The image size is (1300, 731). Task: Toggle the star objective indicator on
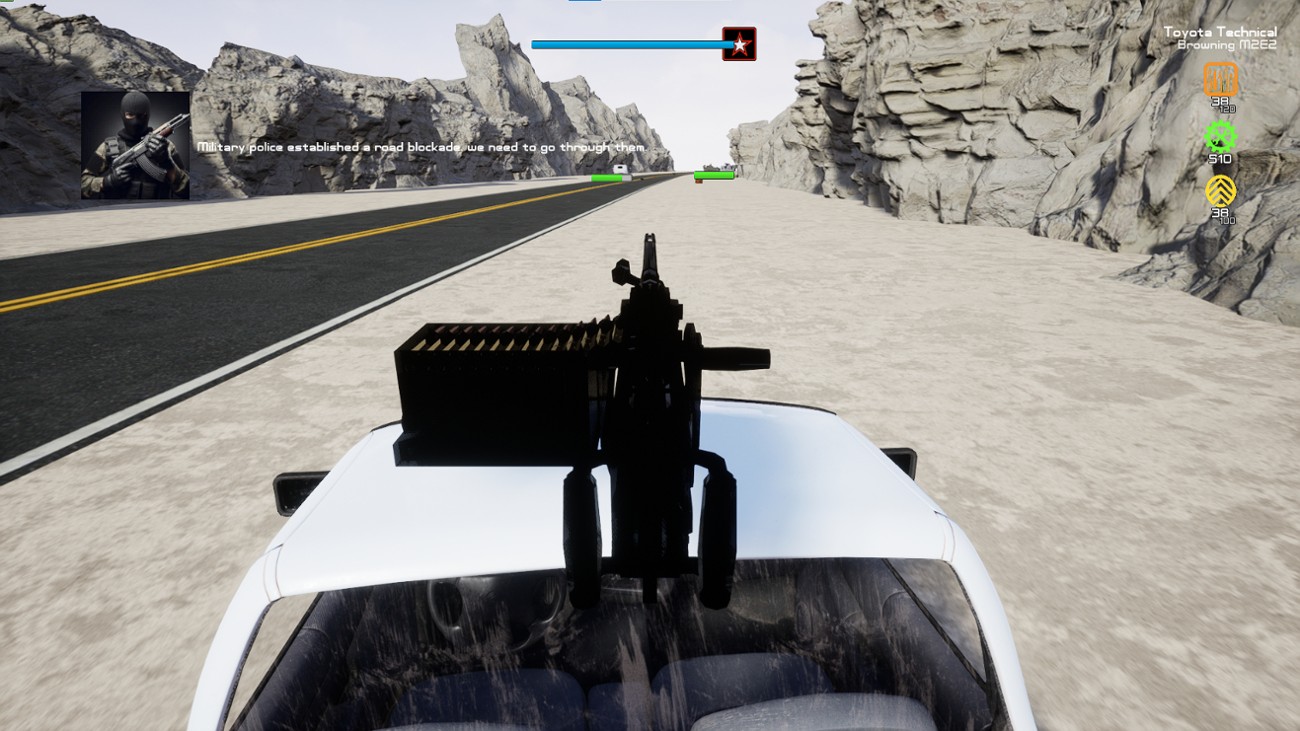click(738, 43)
